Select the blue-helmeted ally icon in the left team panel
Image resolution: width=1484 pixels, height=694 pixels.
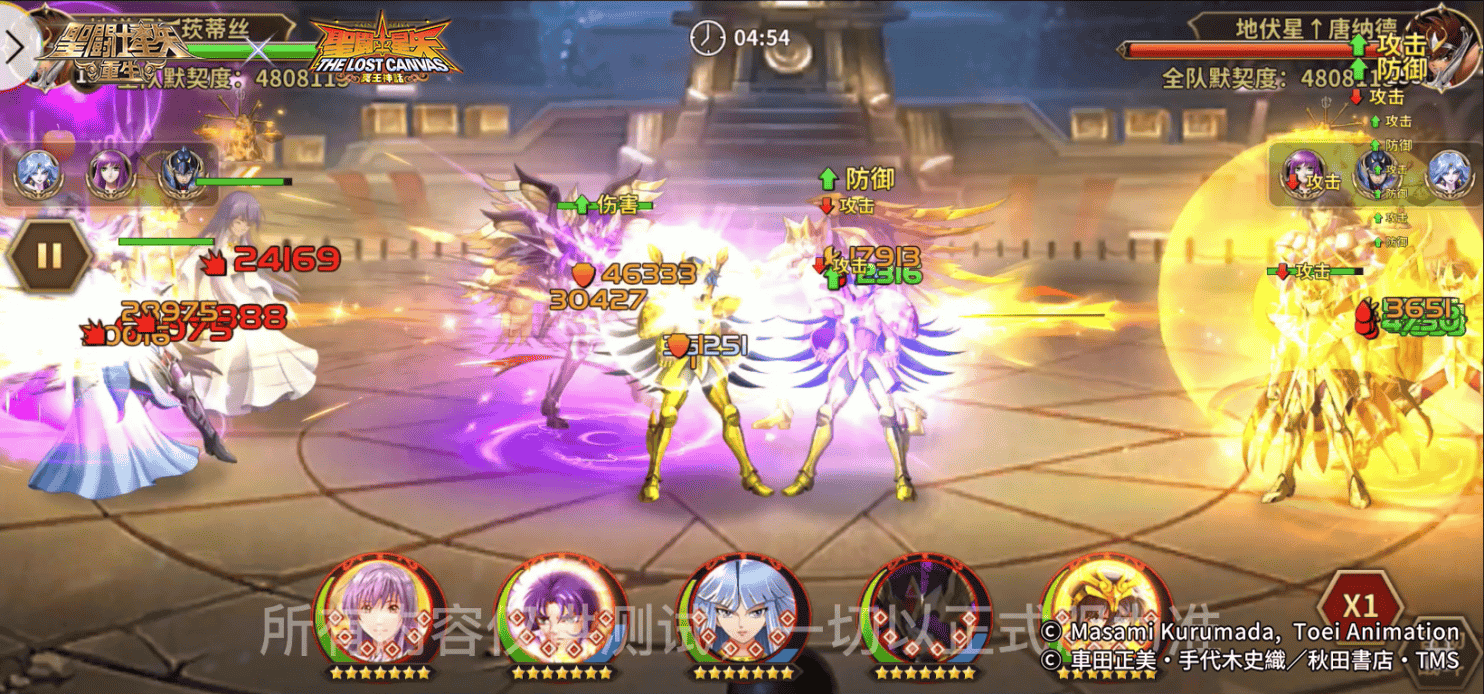(182, 173)
